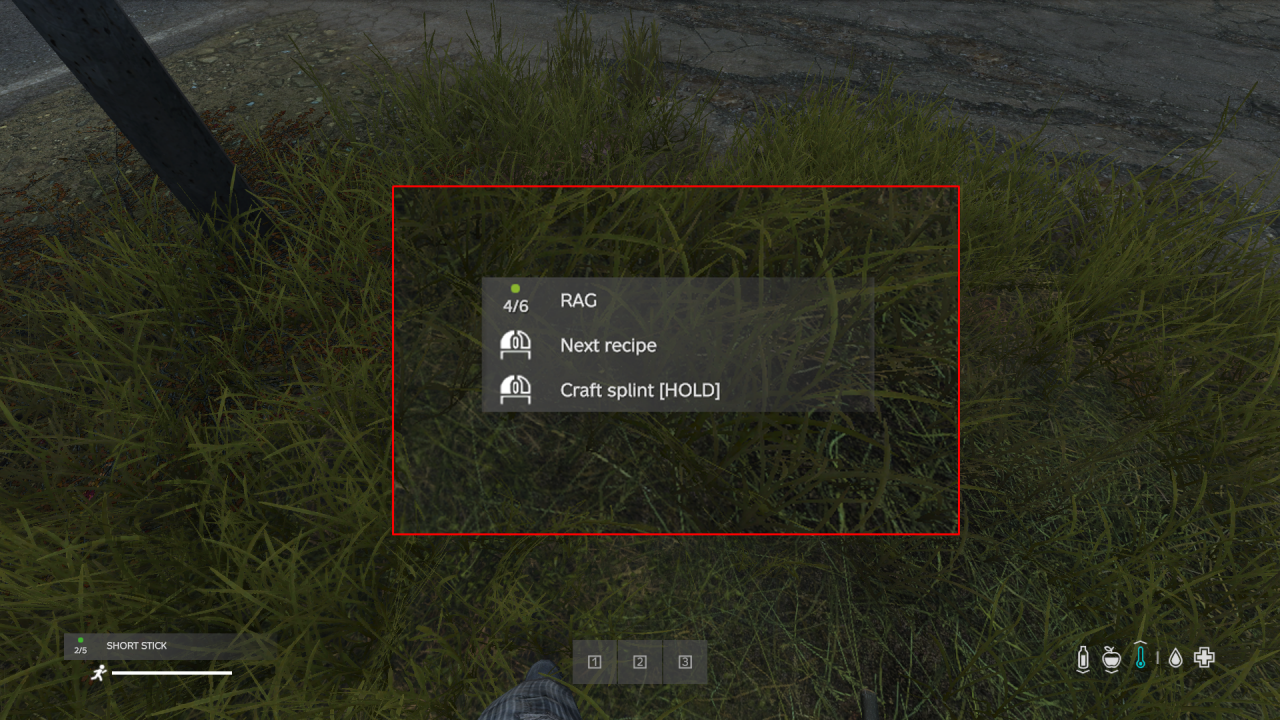Viewport: 1280px width, 720px height.
Task: Switch to hotbar slot 3
Action: 684,662
